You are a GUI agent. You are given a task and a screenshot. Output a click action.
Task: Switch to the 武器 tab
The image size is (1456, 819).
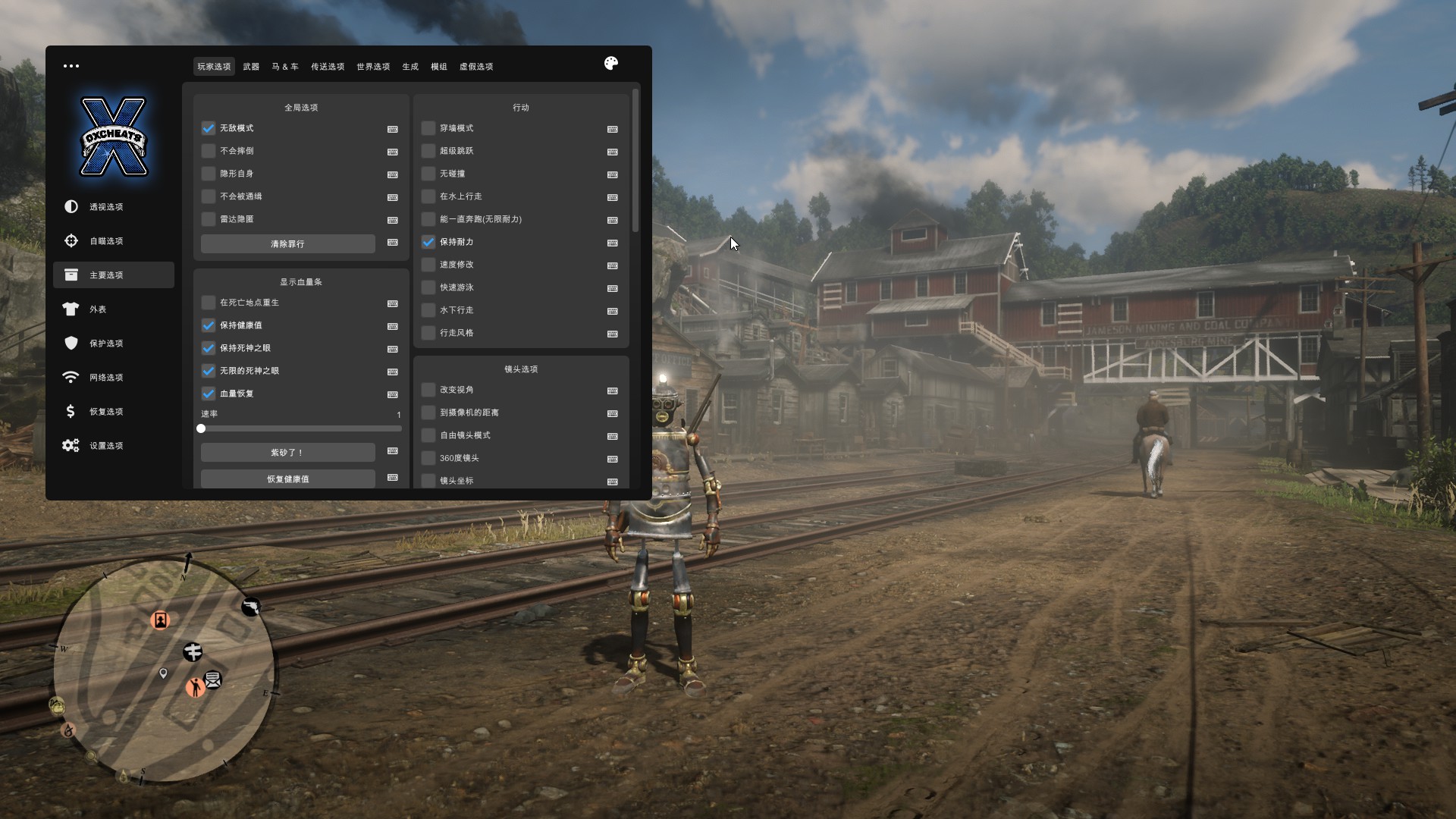[251, 67]
